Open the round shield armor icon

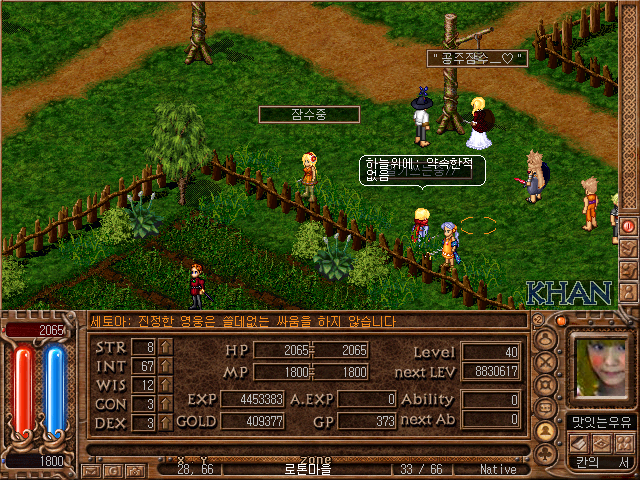click(546, 384)
